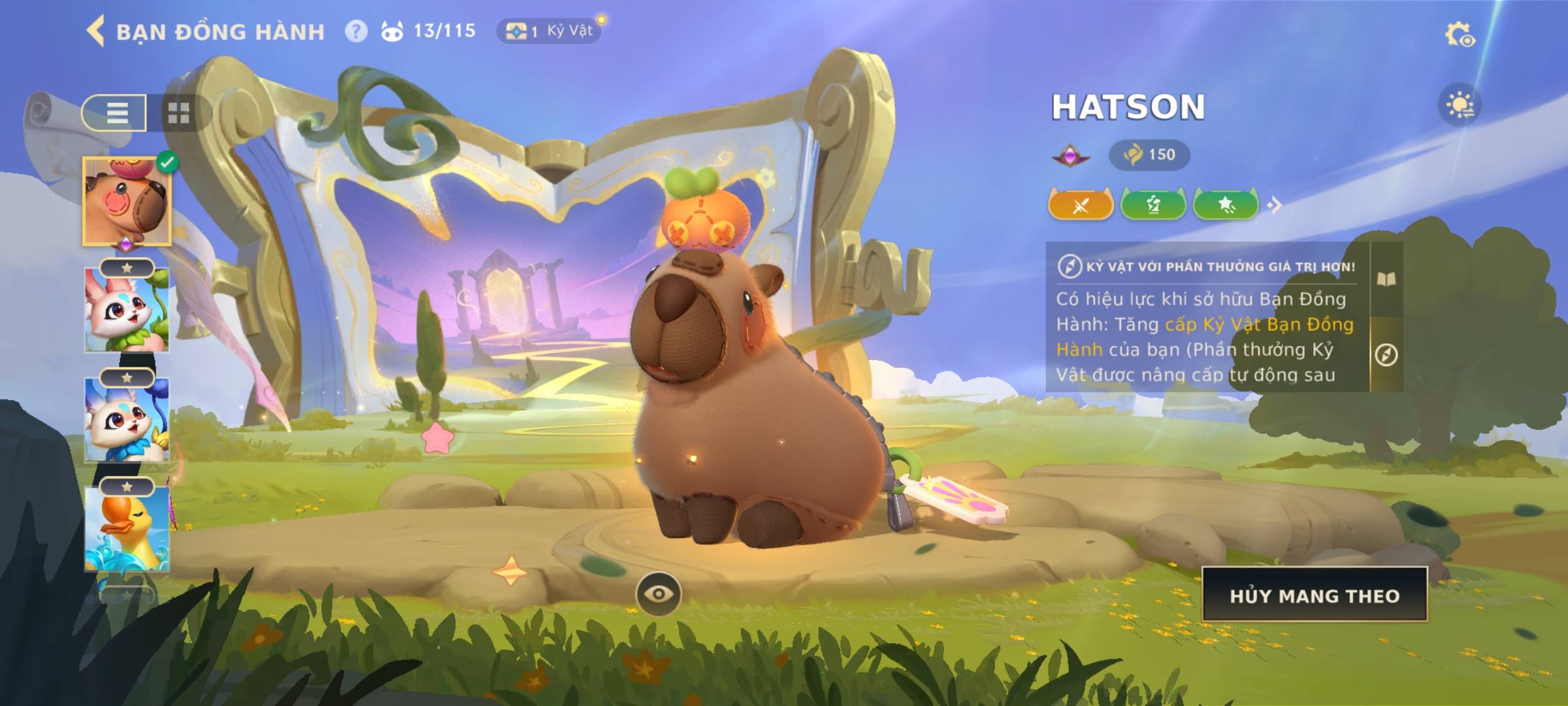This screenshot has width=1568, height=706.
Task: Click the 150 currency badge
Action: coord(1149,155)
